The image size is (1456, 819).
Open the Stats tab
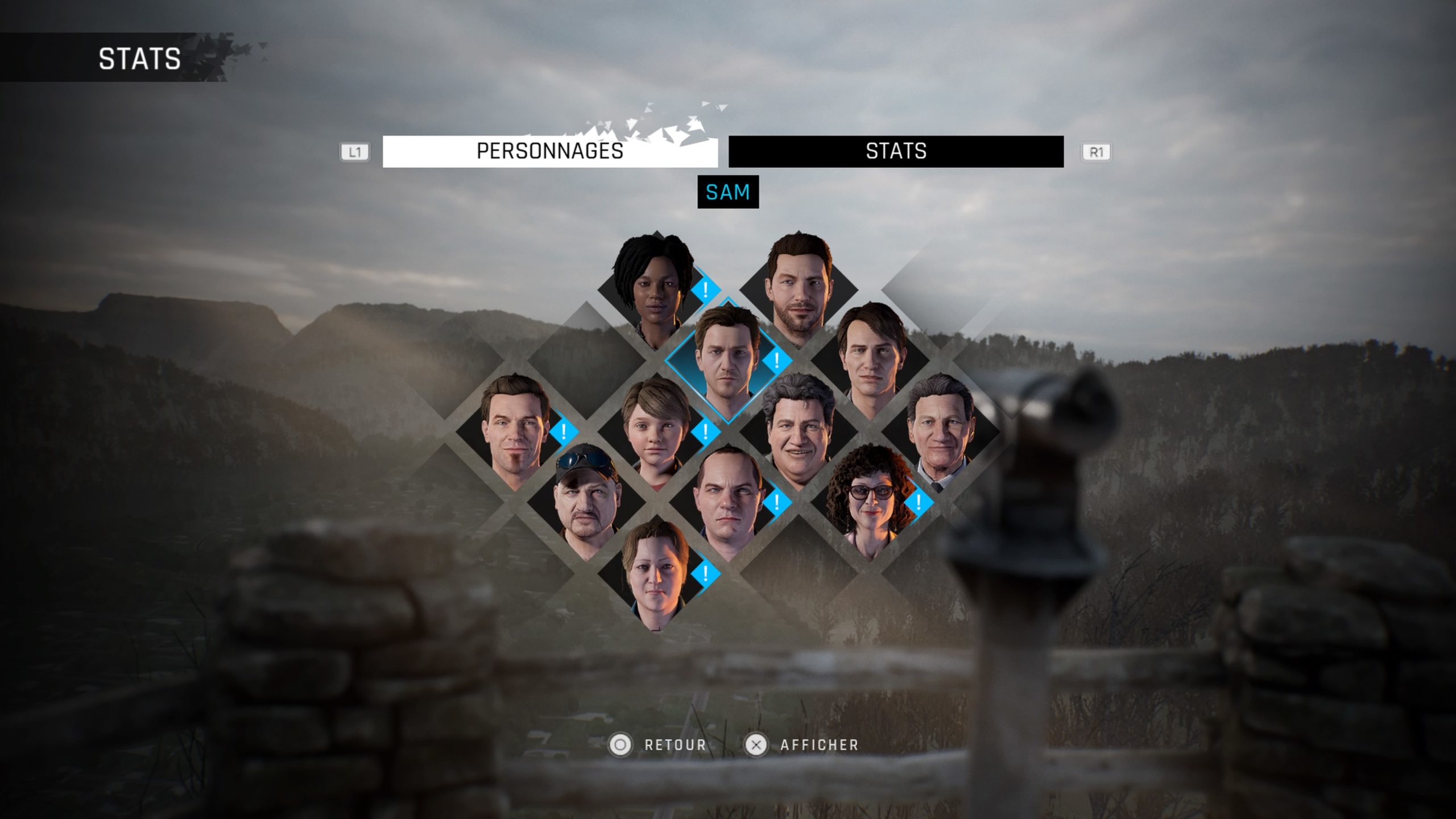click(x=896, y=151)
